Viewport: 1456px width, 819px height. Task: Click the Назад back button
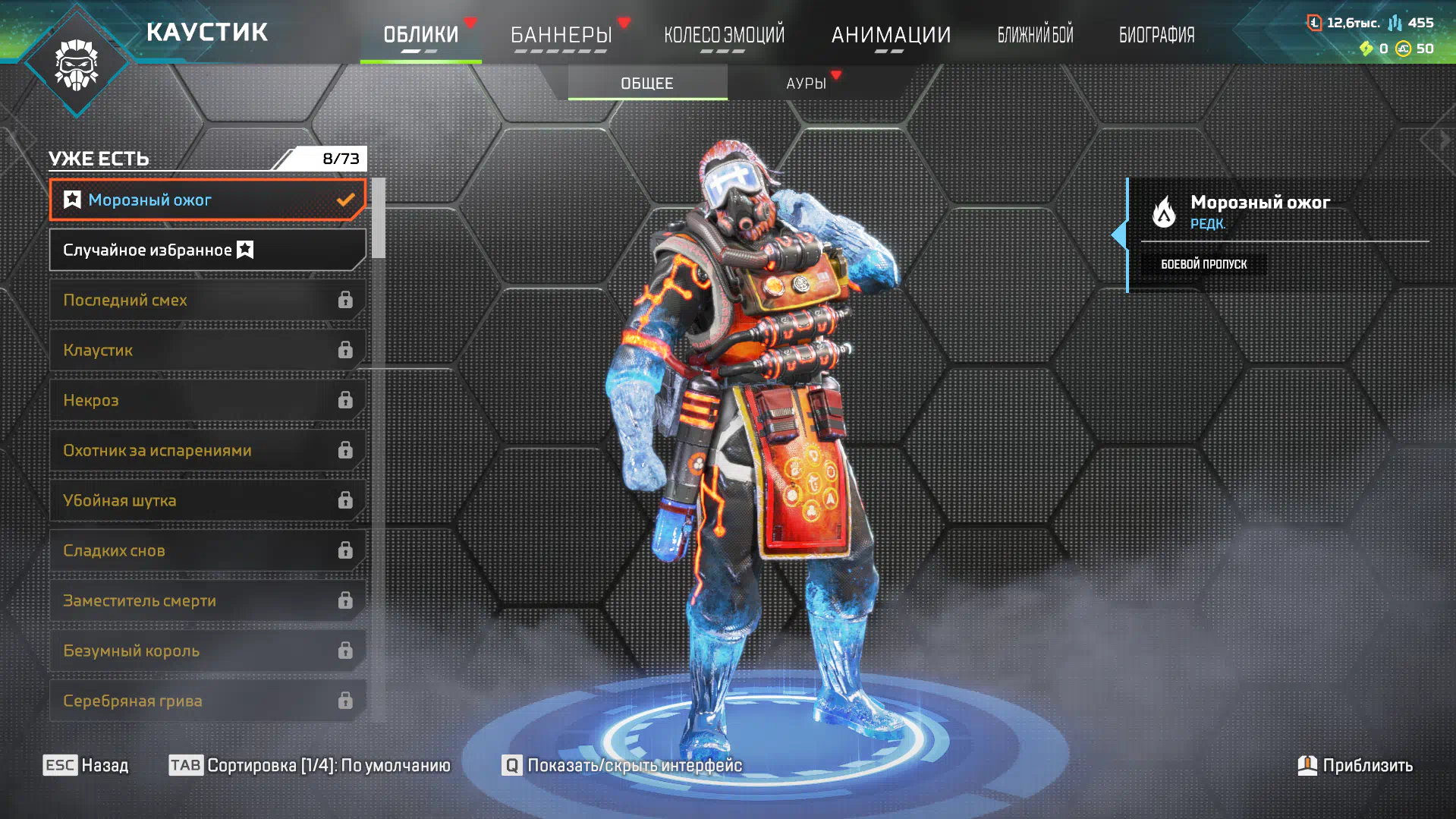tap(86, 765)
